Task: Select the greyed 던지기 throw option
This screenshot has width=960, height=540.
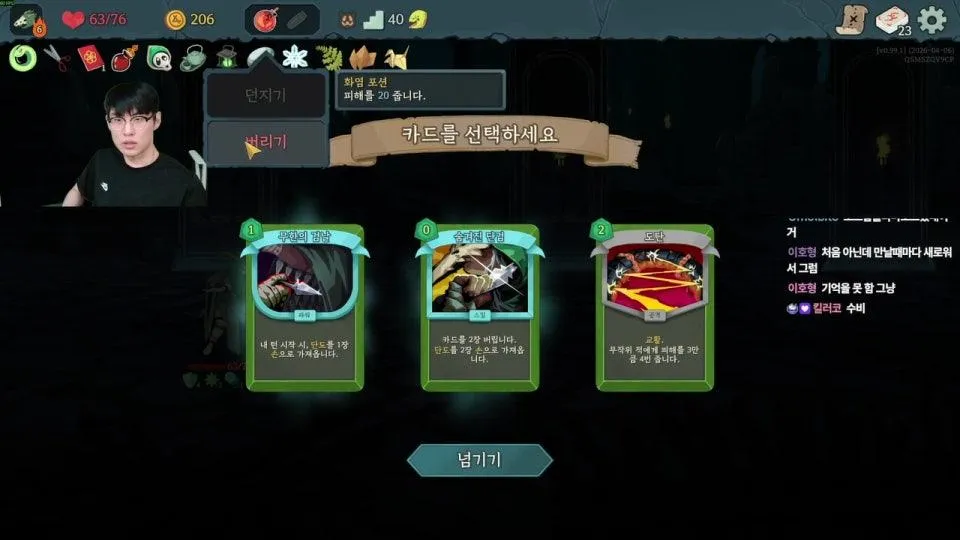Action: point(266,96)
